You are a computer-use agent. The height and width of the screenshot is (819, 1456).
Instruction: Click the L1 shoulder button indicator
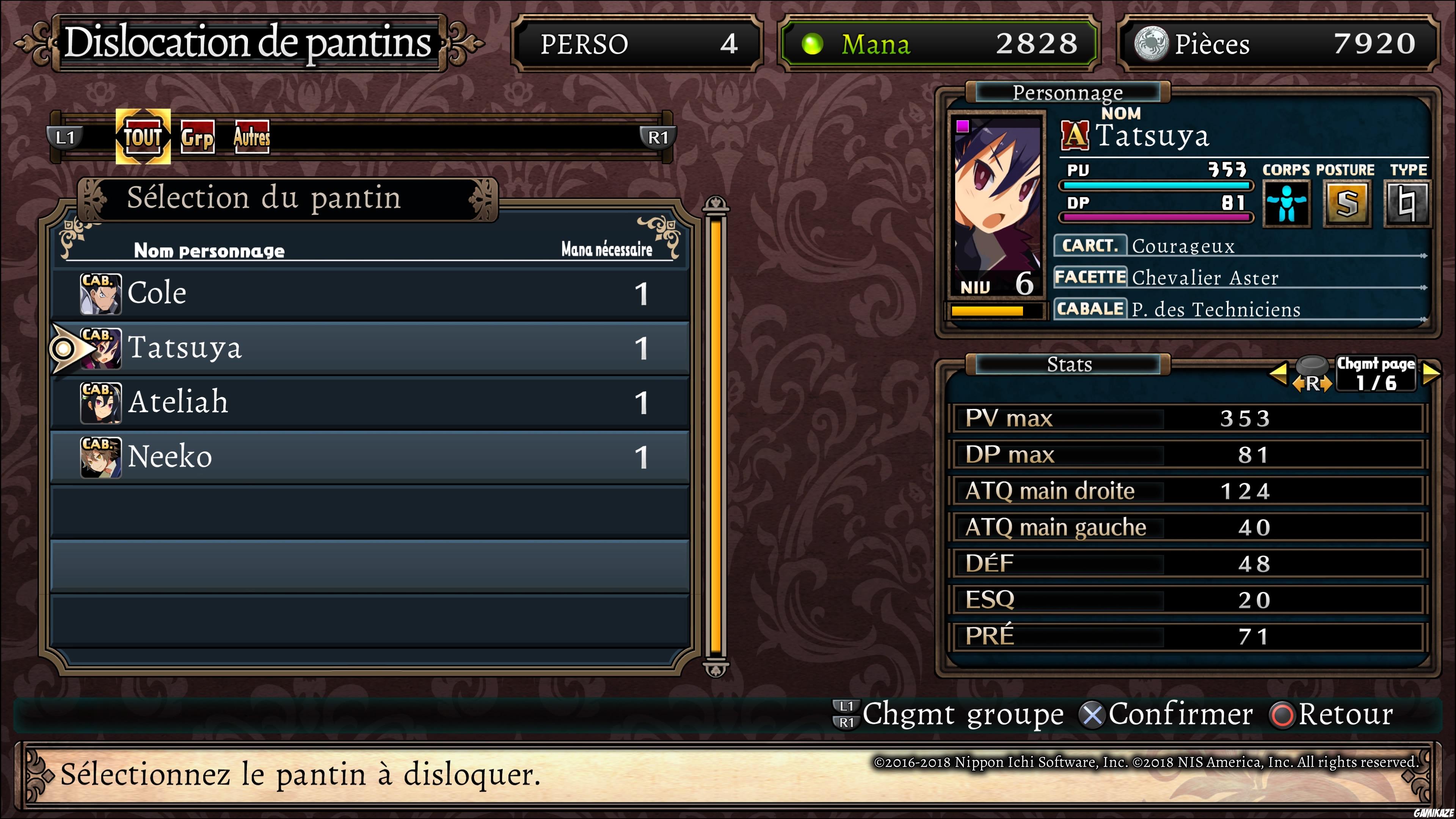66,137
